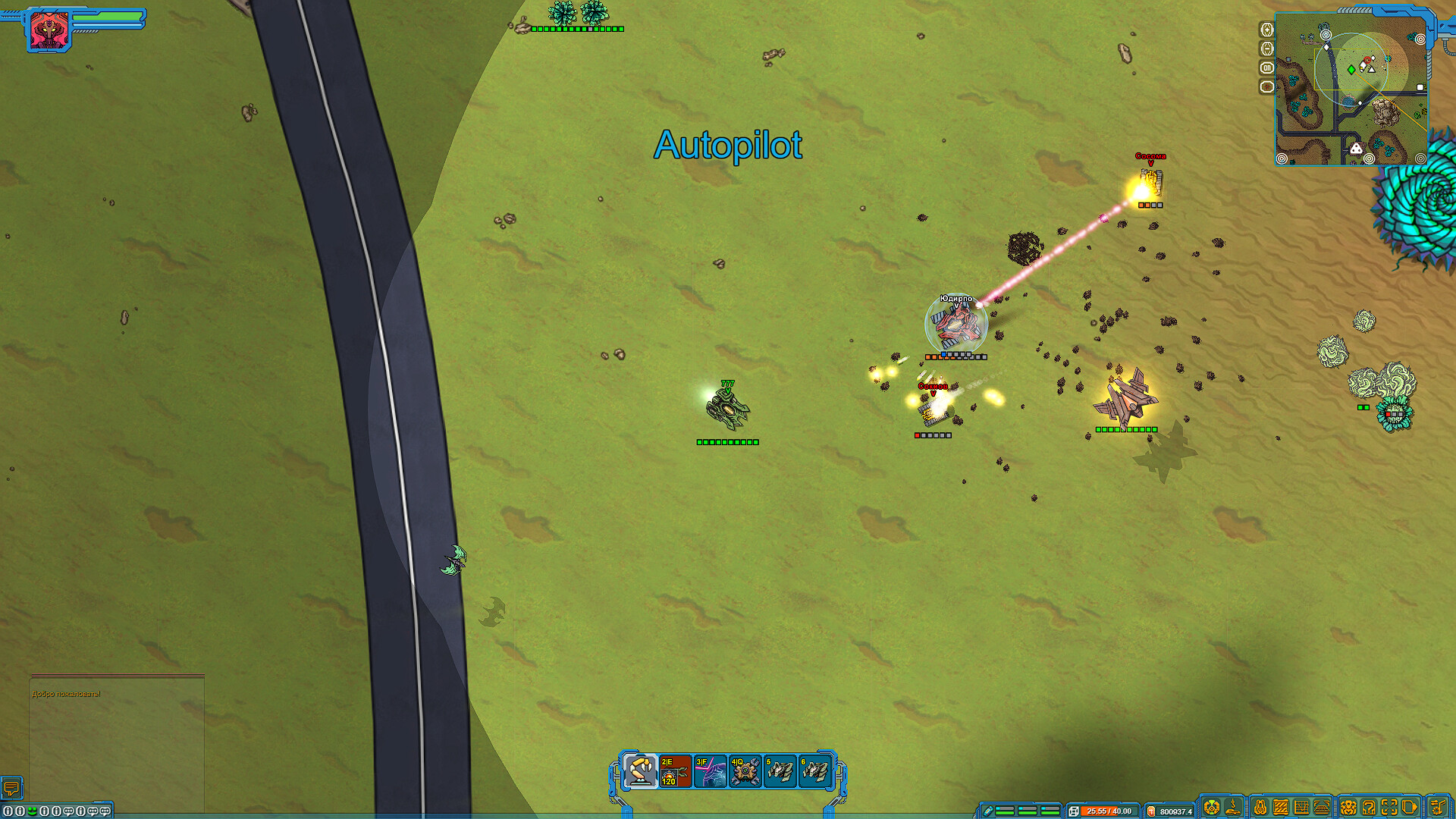
Task: Open the cargo crate icon in bottom toolbar
Action: click(1279, 806)
